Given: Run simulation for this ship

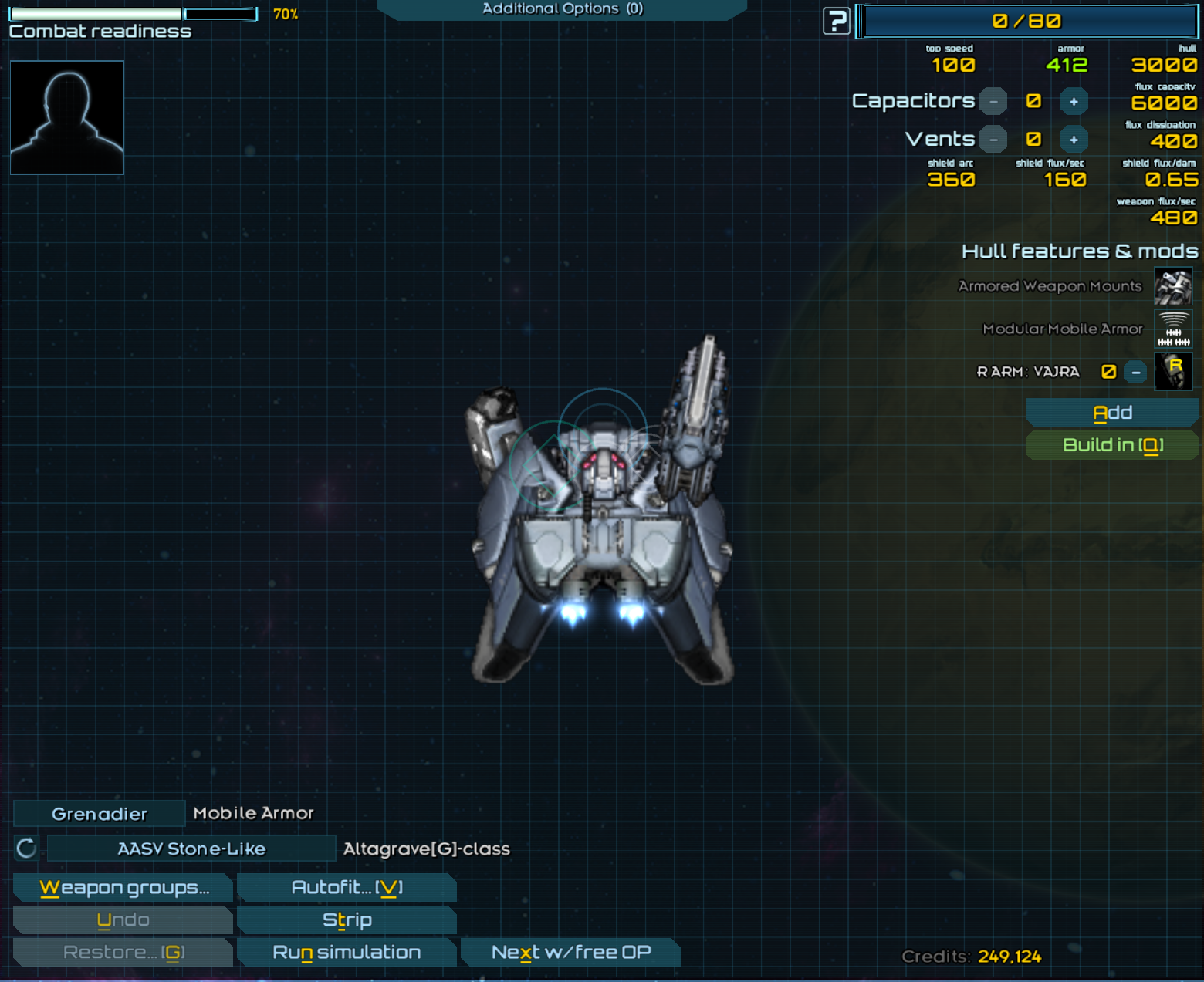Looking at the screenshot, I should click(x=347, y=953).
